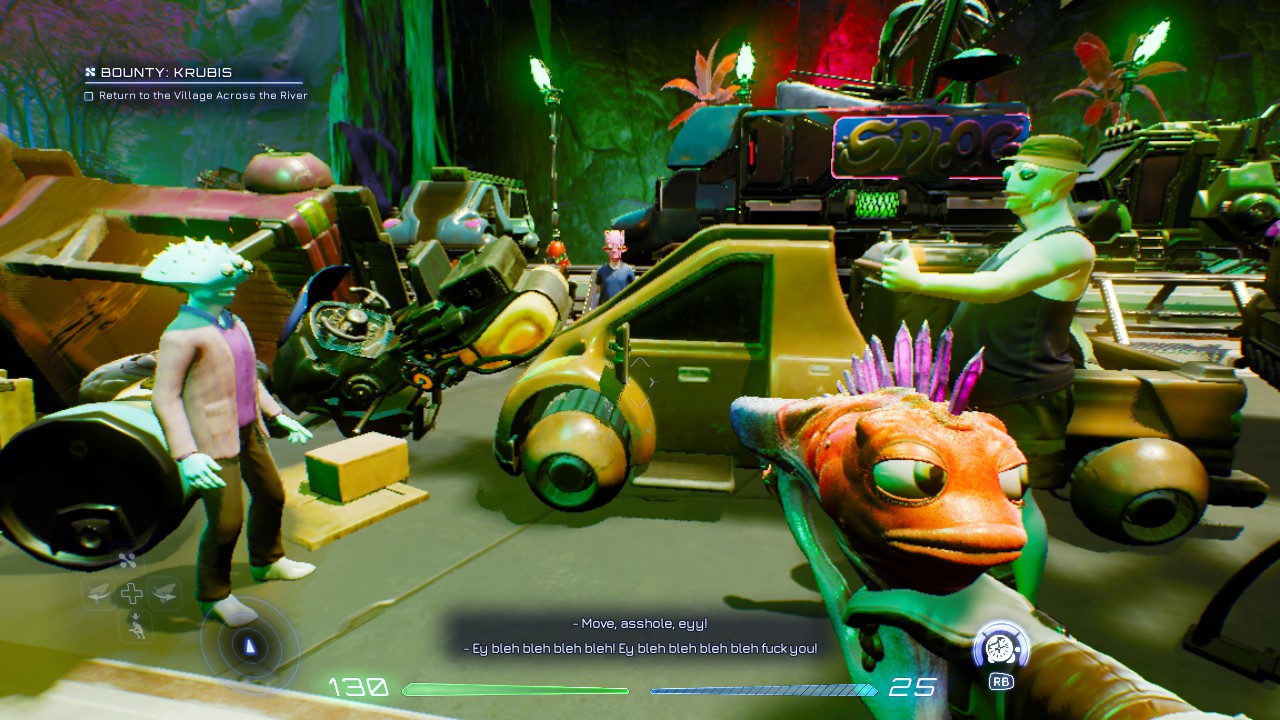Viewport: 1280px width, 720px height.
Task: Activate the clock special ability icon
Action: [1001, 648]
